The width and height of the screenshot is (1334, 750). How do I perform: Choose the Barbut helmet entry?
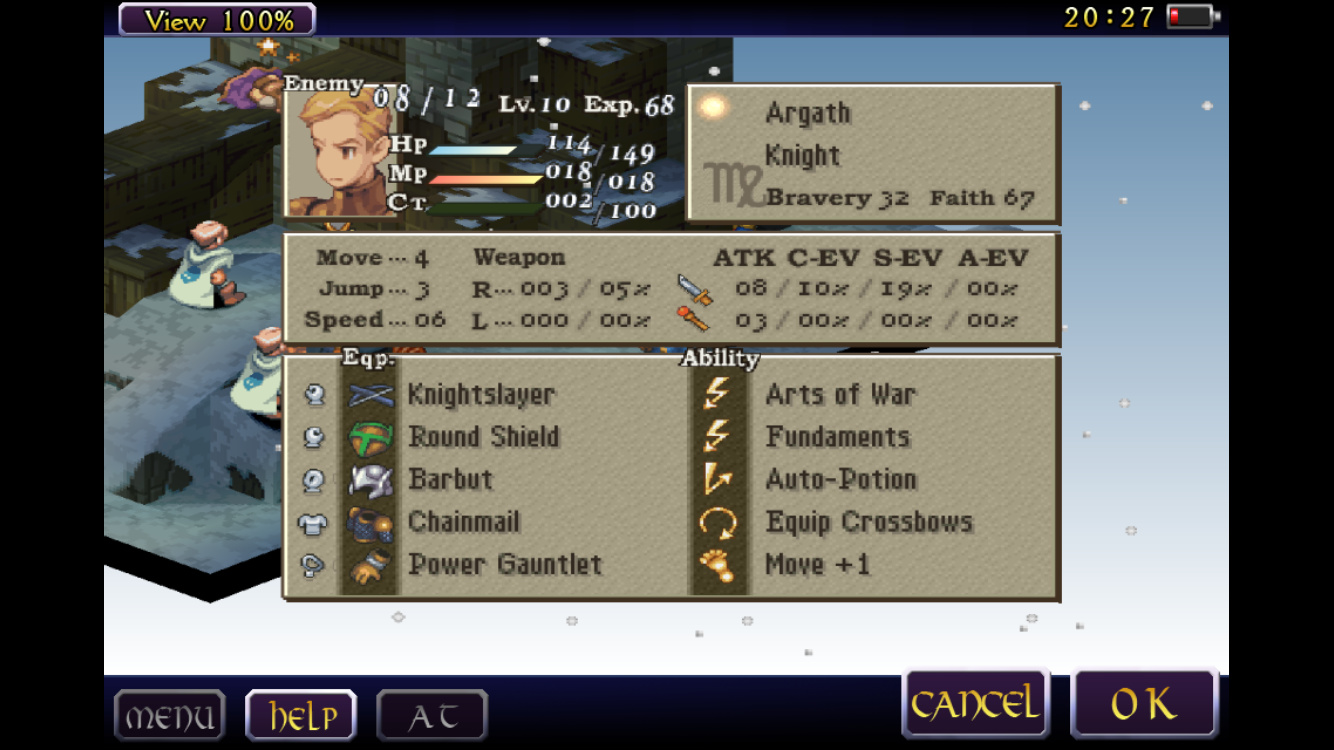pyautogui.click(x=450, y=479)
